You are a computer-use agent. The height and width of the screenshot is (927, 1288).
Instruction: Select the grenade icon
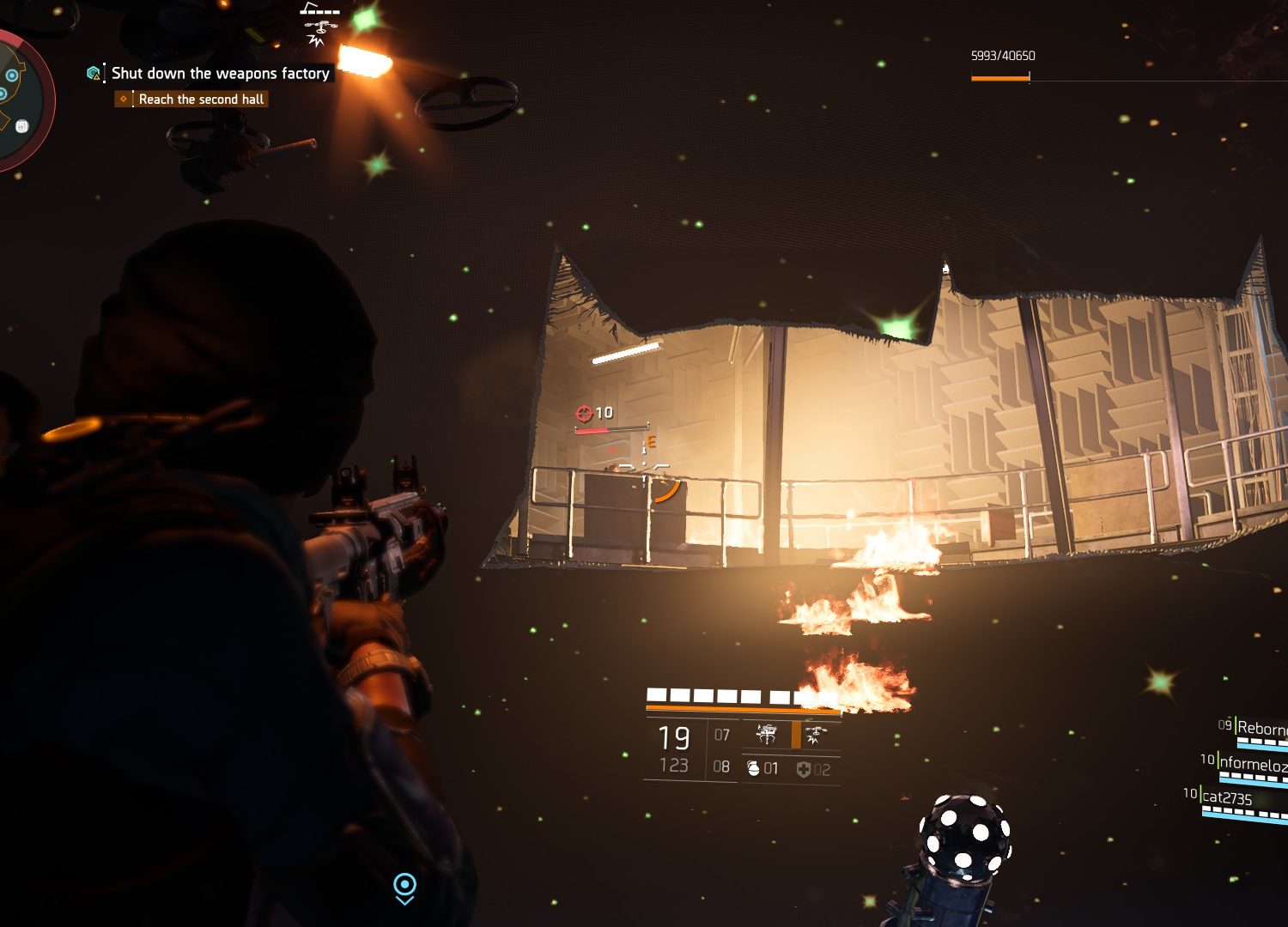(753, 768)
